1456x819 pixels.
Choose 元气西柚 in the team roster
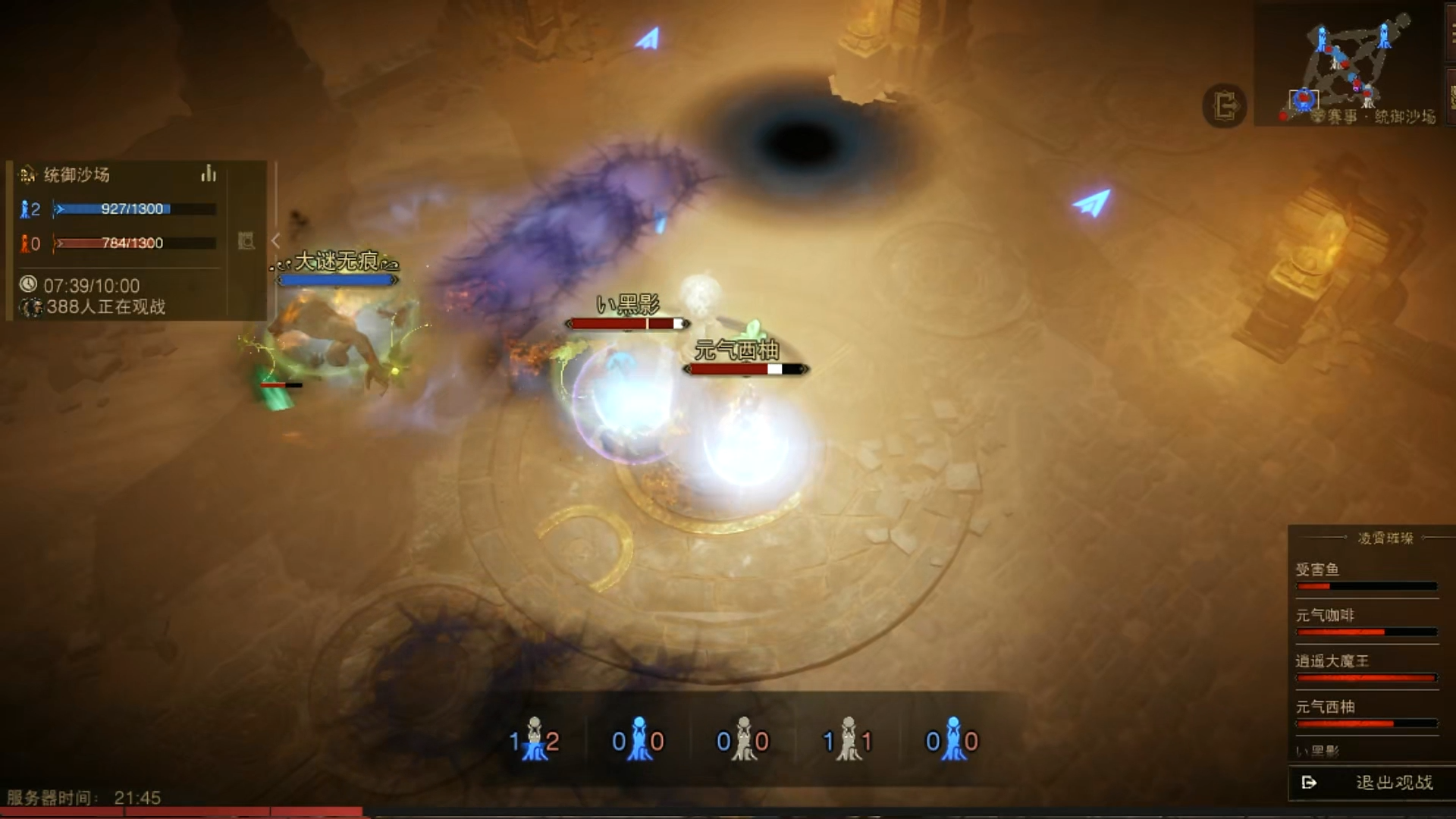(x=1365, y=713)
